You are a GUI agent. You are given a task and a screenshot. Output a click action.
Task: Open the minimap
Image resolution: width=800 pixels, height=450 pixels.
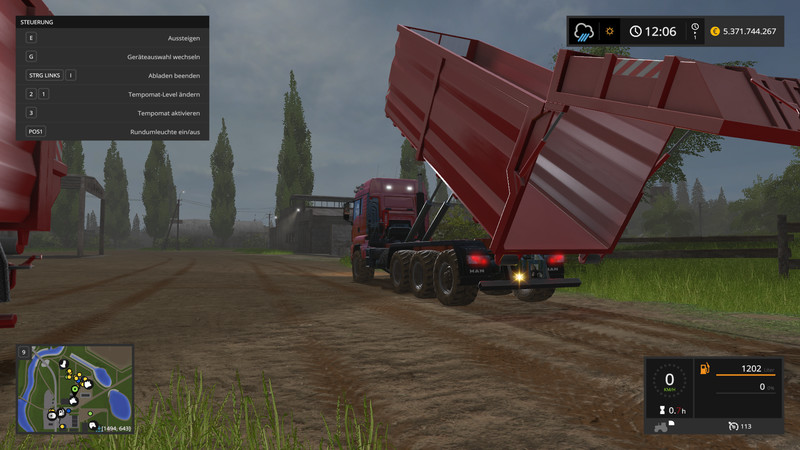click(x=75, y=388)
